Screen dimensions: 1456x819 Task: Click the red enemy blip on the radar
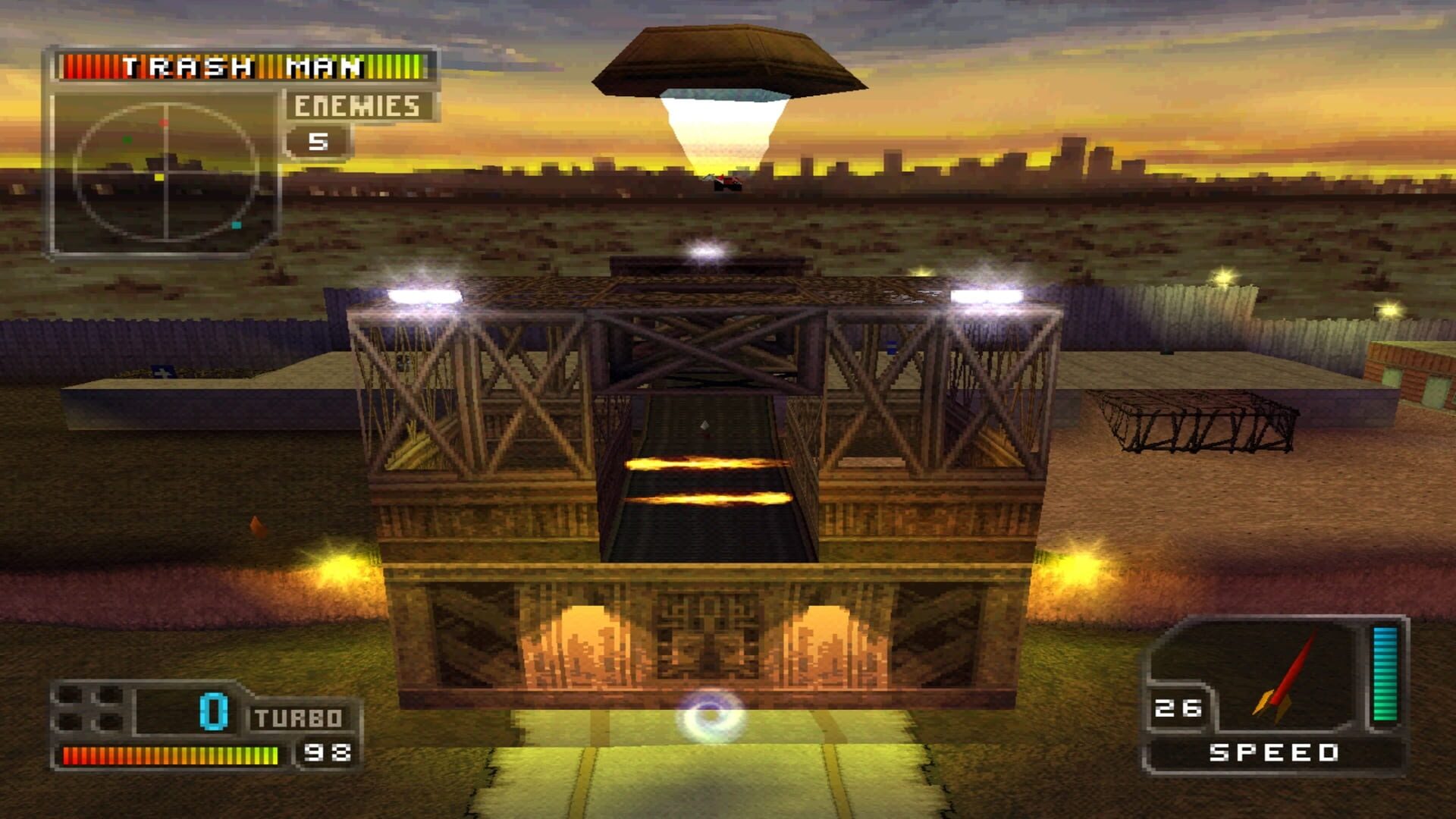[164, 122]
